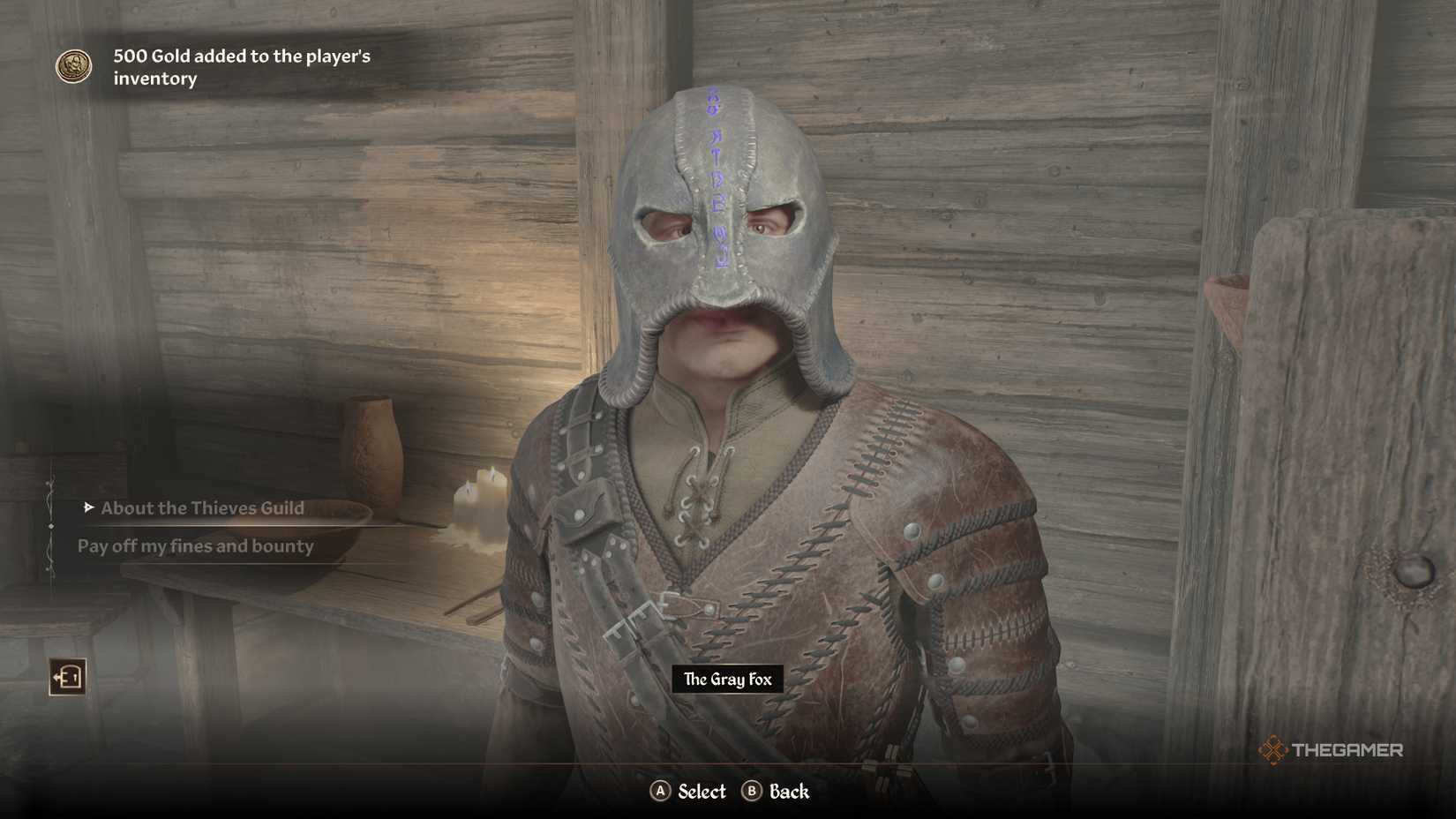The width and height of the screenshot is (1456, 819).
Task: Click the TheGamer watermark logo
Action: (1332, 751)
